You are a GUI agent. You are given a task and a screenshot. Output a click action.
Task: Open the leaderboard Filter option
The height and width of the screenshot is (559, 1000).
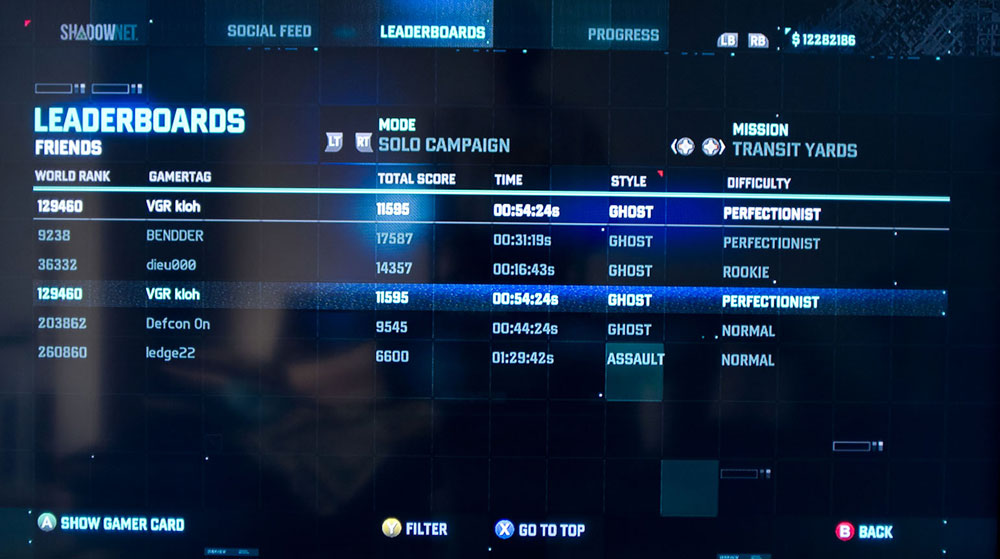coord(415,528)
